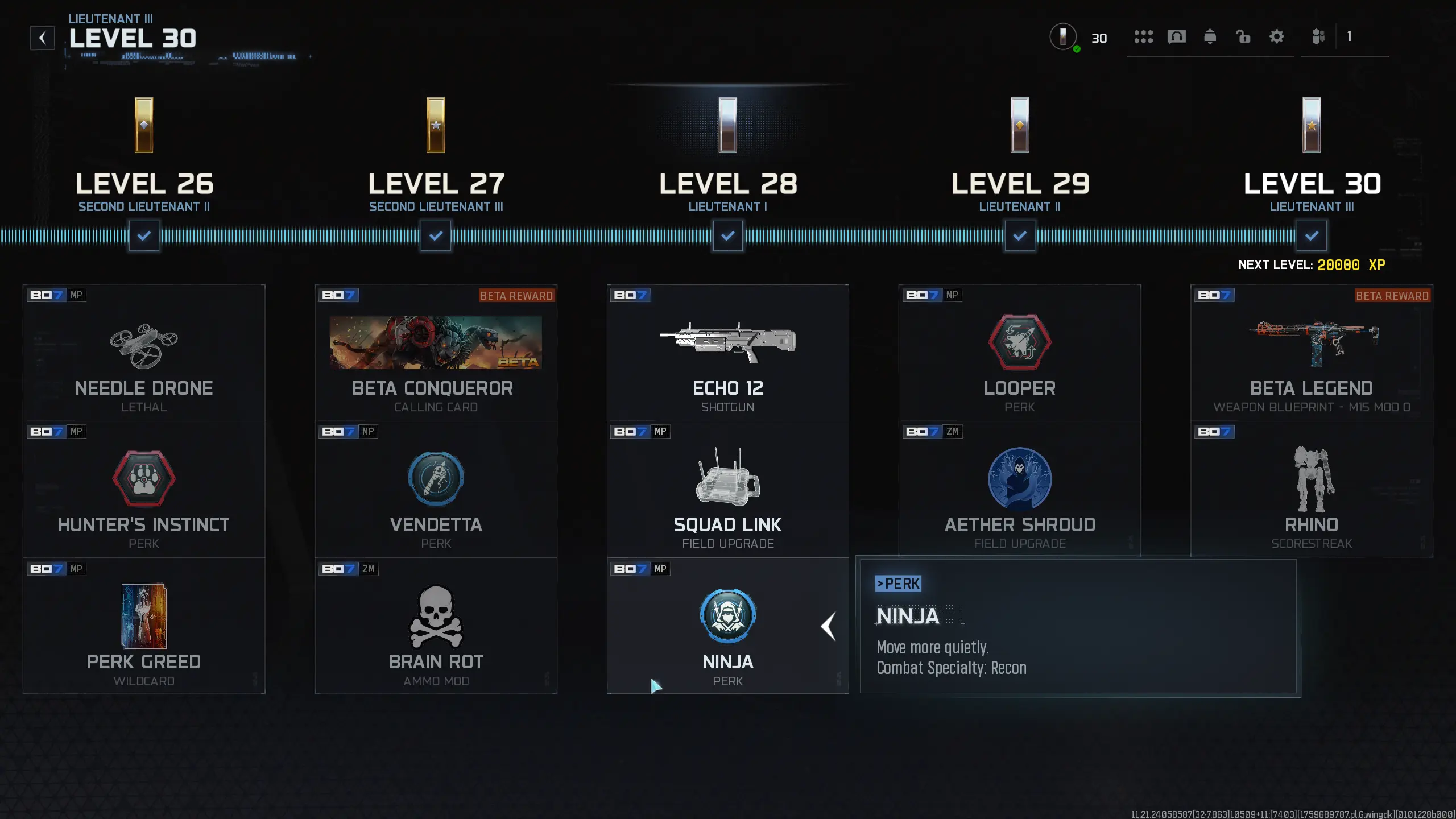Viewport: 1456px width, 819px height.
Task: Click the Aether Shroud field upgrade icon
Action: 1020,479
